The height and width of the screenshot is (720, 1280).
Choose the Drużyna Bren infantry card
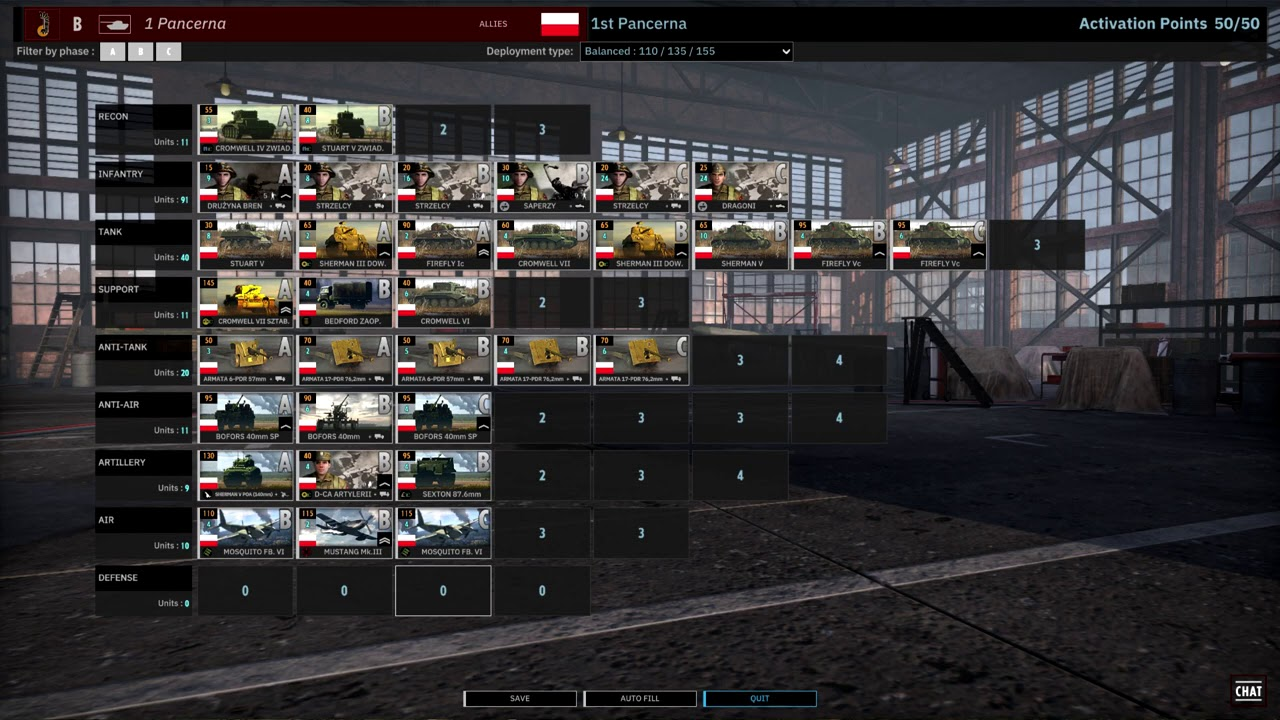point(246,187)
